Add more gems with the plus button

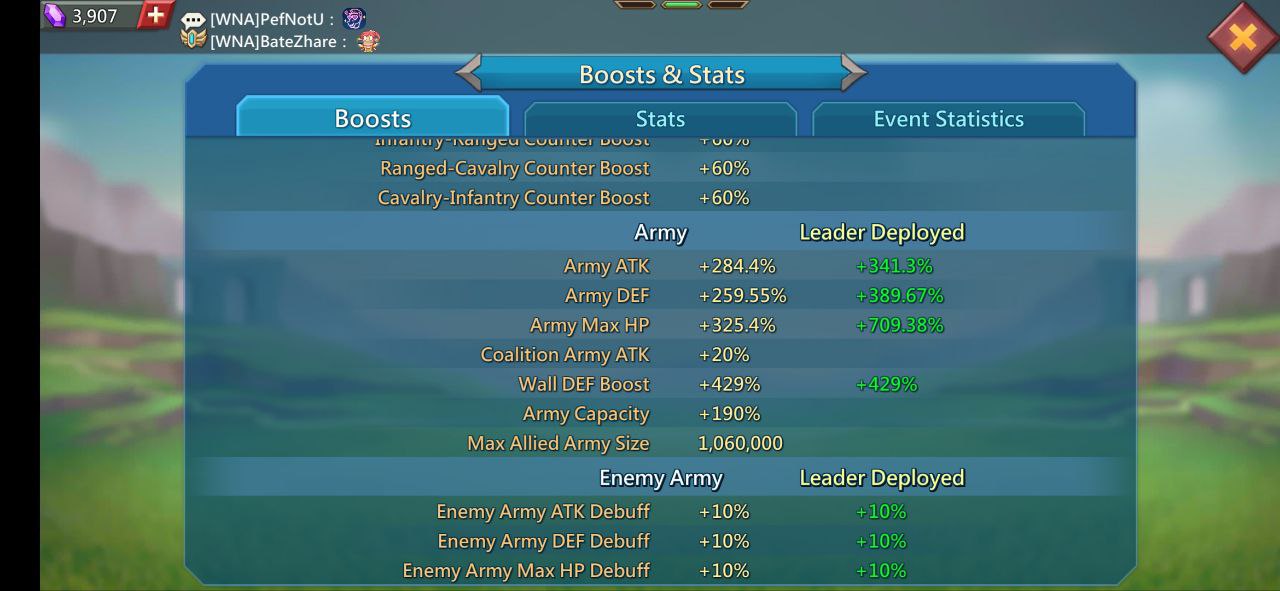pos(155,15)
